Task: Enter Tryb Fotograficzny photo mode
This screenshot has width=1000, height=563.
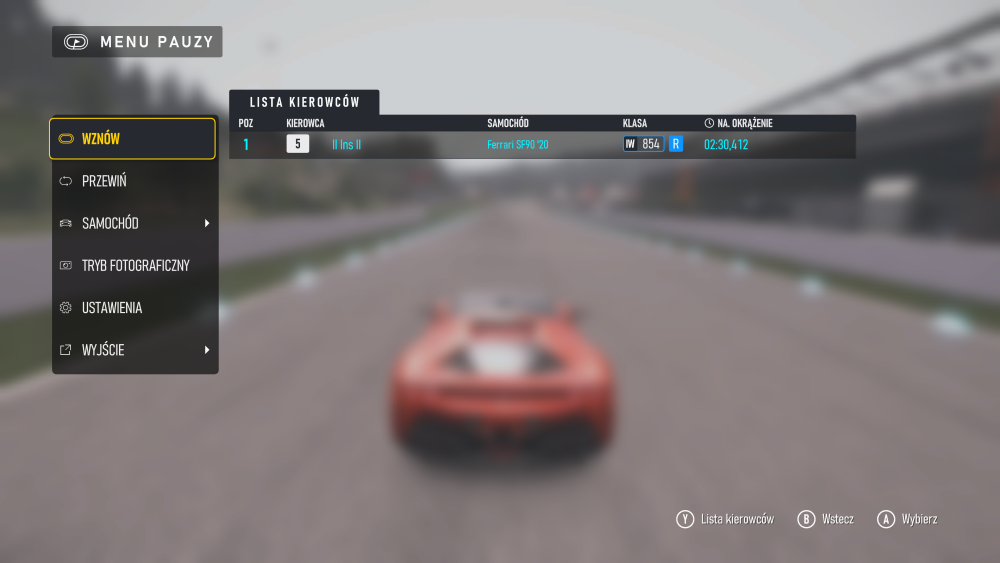Action: click(x=132, y=265)
